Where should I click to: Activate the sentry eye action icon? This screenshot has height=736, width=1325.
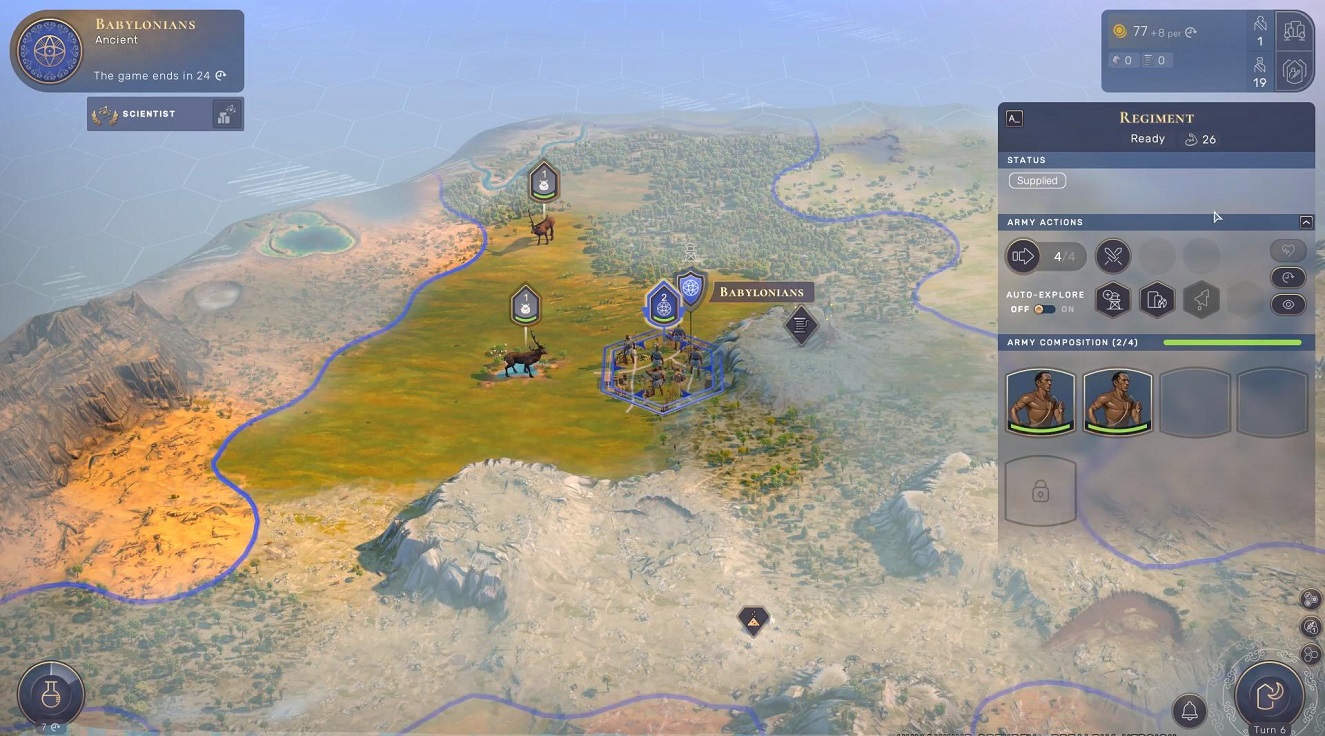click(1288, 304)
